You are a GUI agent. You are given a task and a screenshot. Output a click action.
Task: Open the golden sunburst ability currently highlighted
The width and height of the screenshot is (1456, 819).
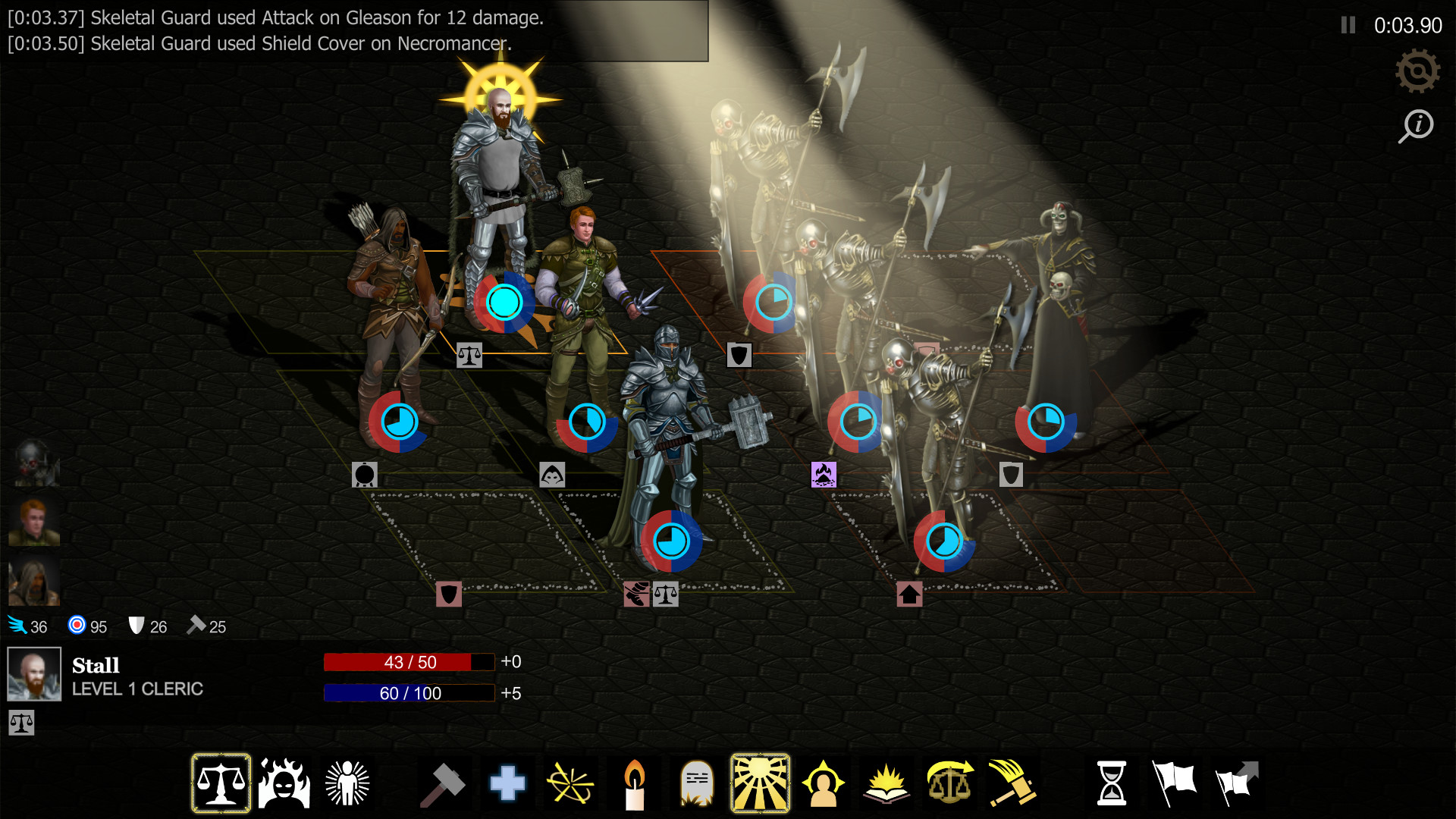click(761, 782)
